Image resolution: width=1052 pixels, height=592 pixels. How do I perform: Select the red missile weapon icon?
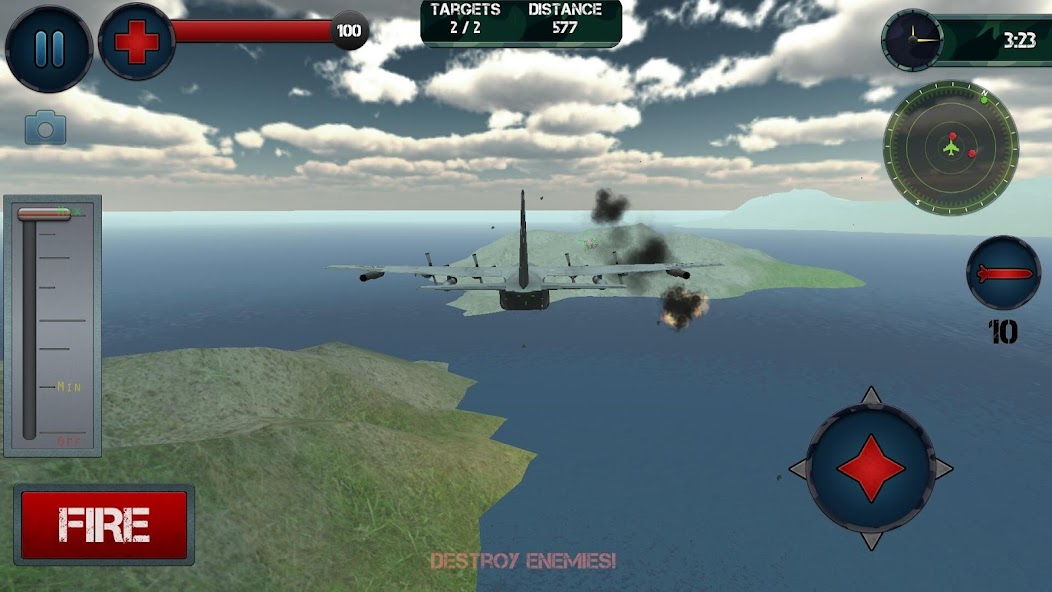tap(1003, 273)
